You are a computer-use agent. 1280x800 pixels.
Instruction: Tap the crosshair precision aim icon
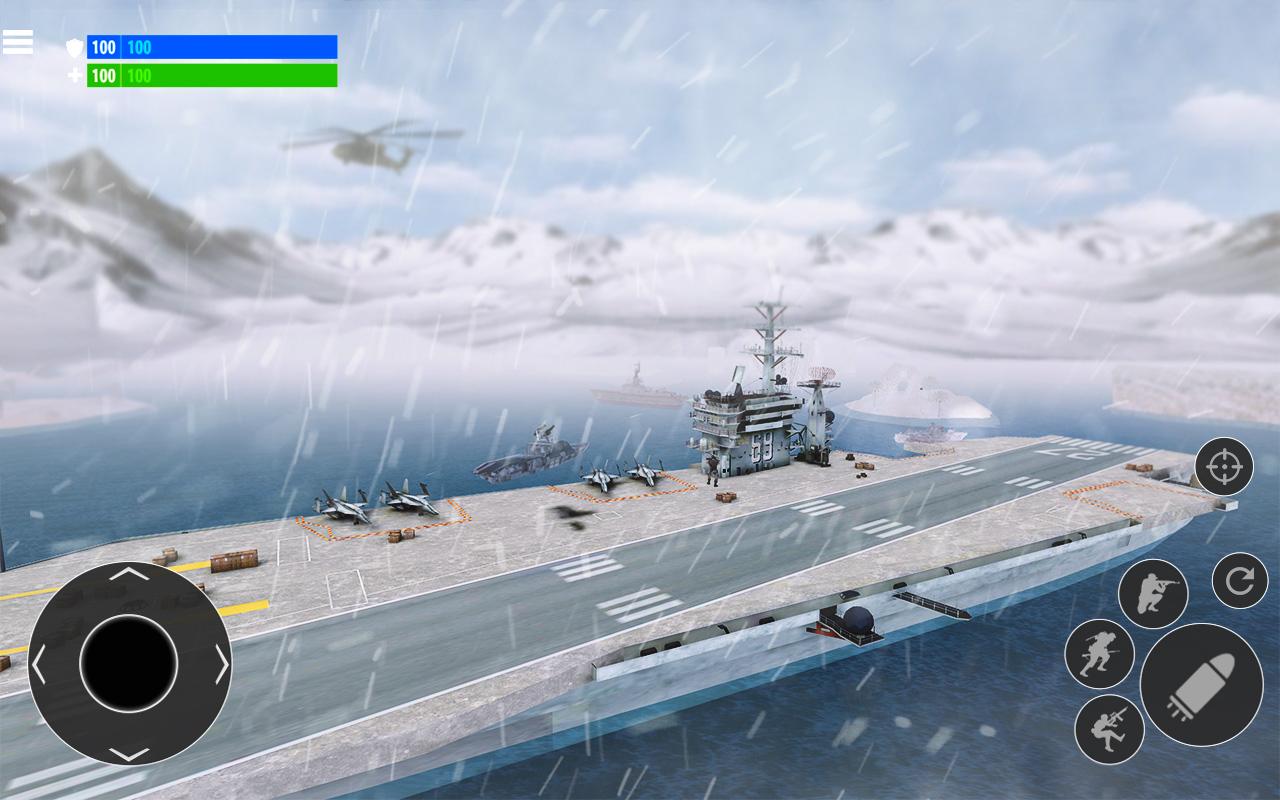(1222, 468)
